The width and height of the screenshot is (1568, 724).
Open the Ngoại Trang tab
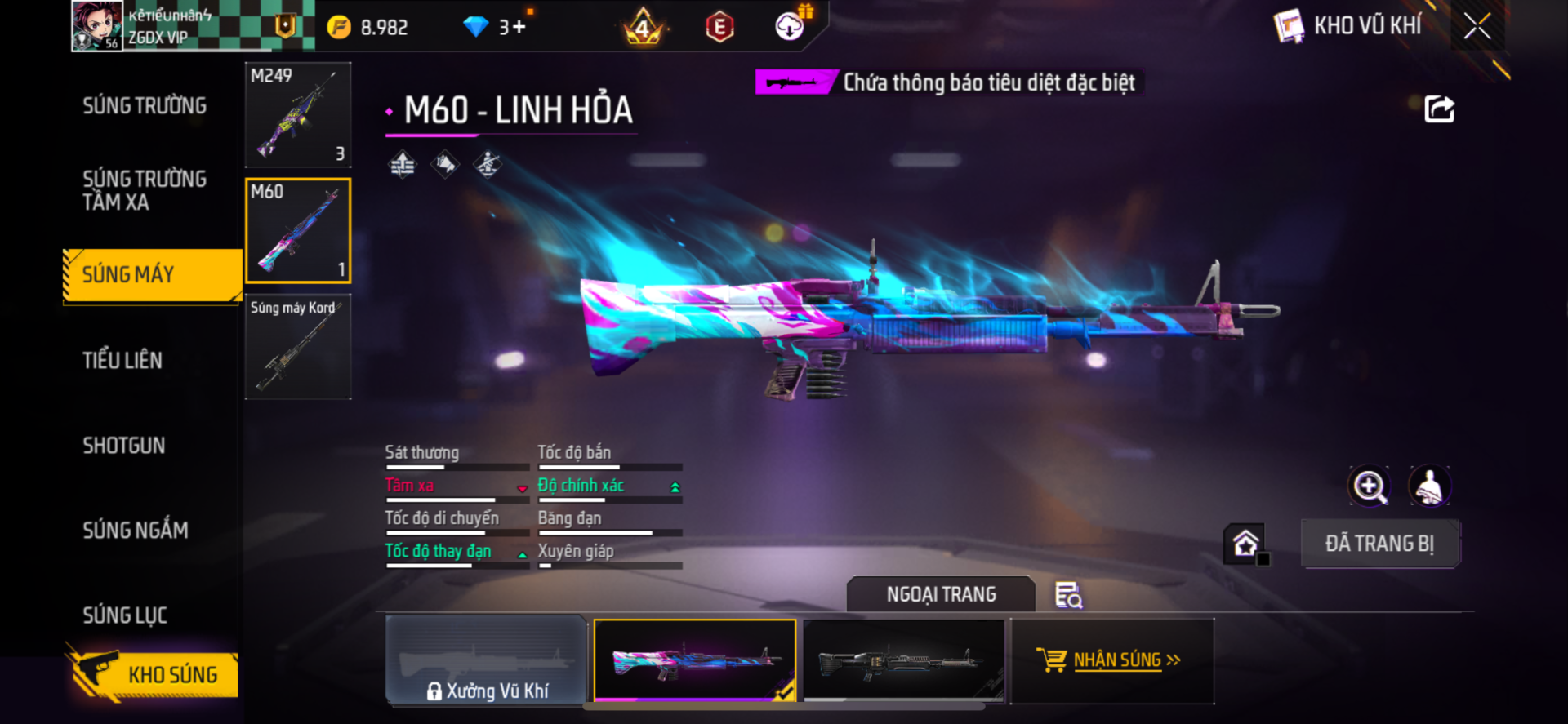point(941,594)
